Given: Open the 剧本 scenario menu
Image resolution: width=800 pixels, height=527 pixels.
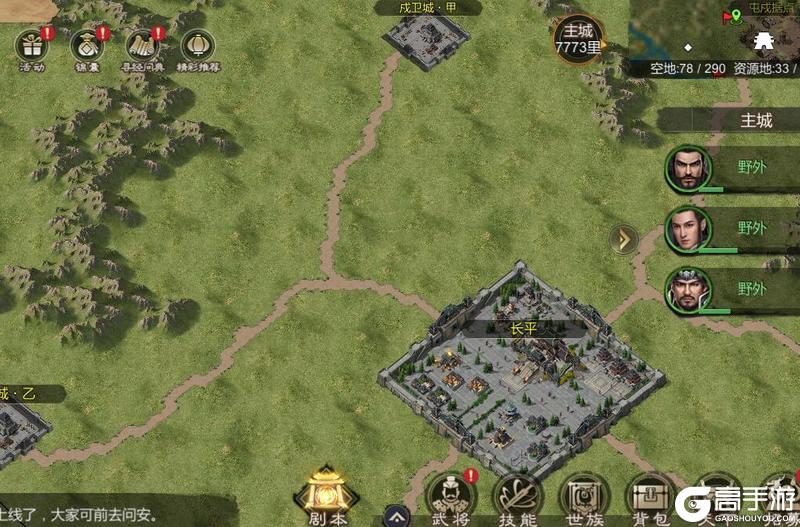Looking at the screenshot, I should click(x=326, y=494).
